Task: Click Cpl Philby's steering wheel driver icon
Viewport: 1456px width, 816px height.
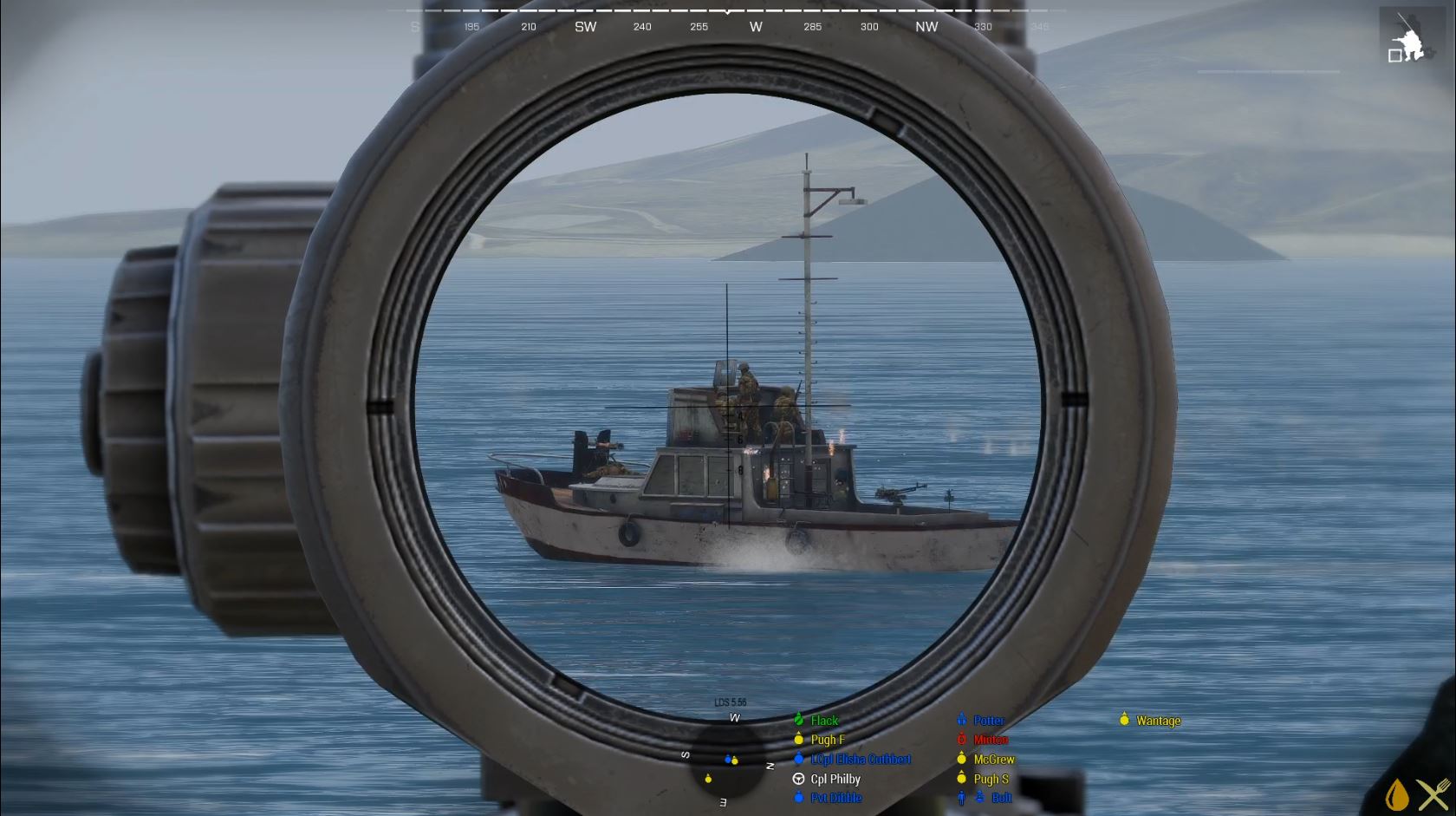Action: click(x=799, y=779)
